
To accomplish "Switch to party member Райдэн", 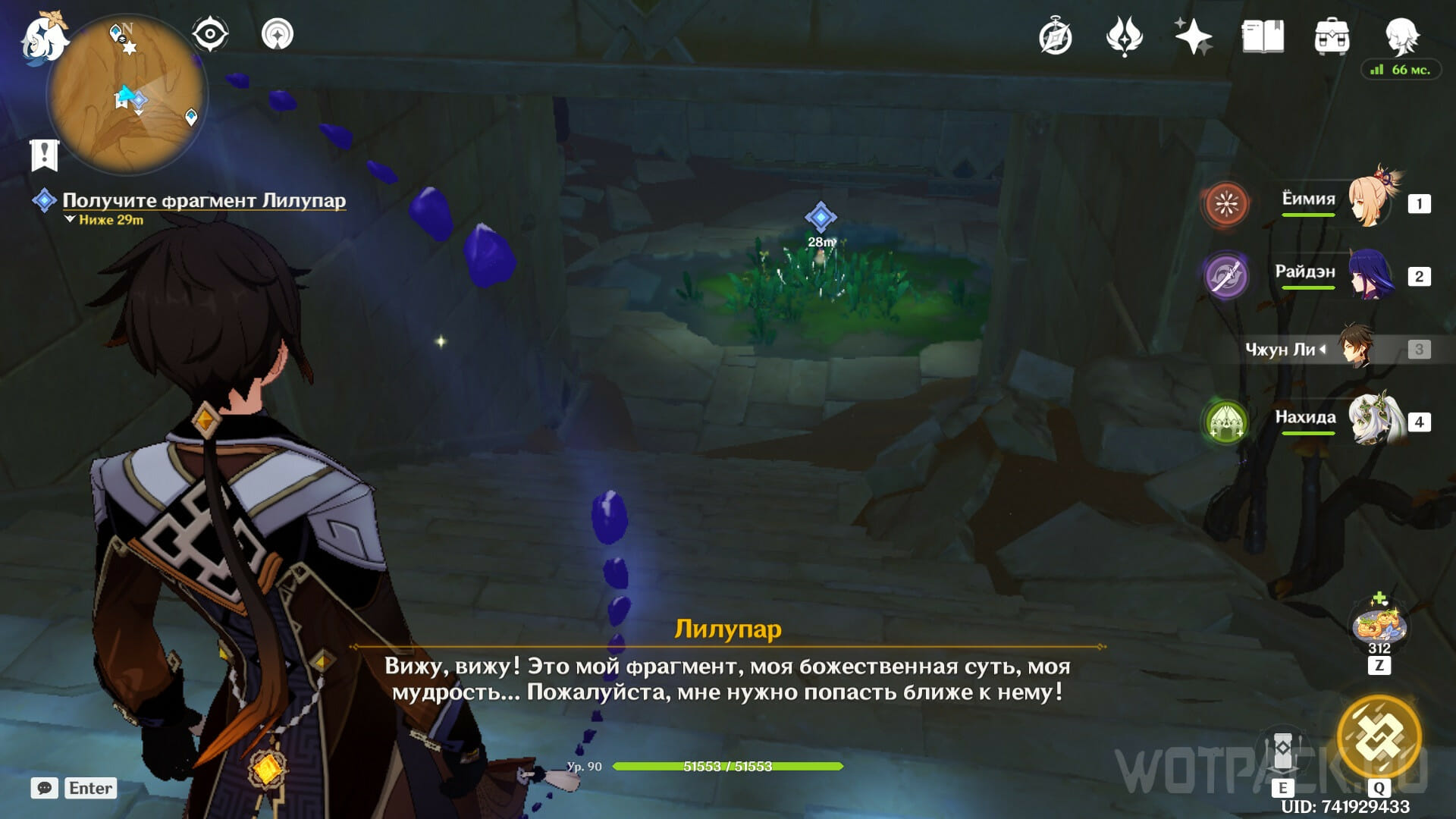I will click(1369, 275).
